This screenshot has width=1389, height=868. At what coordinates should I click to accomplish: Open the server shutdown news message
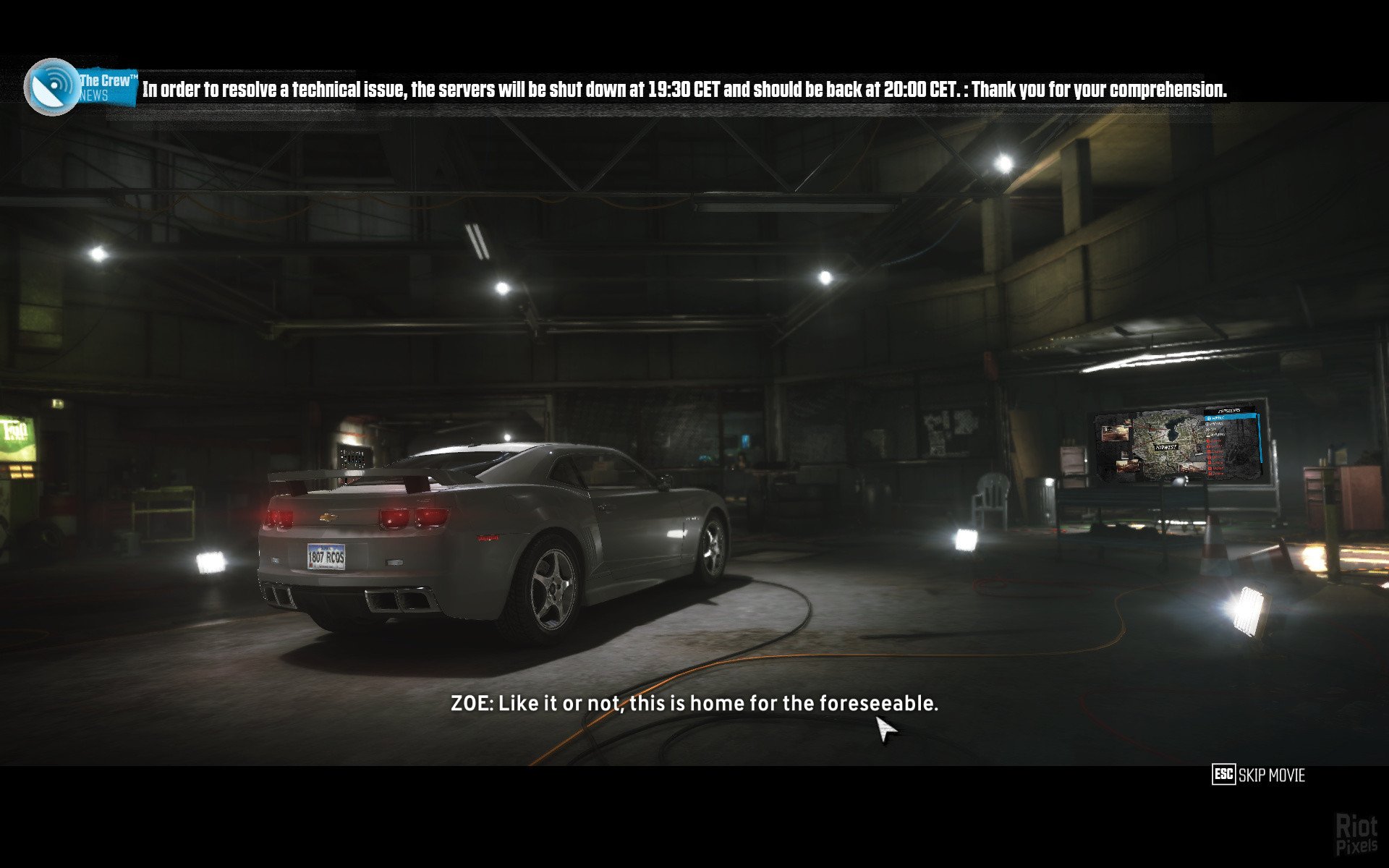tap(684, 90)
